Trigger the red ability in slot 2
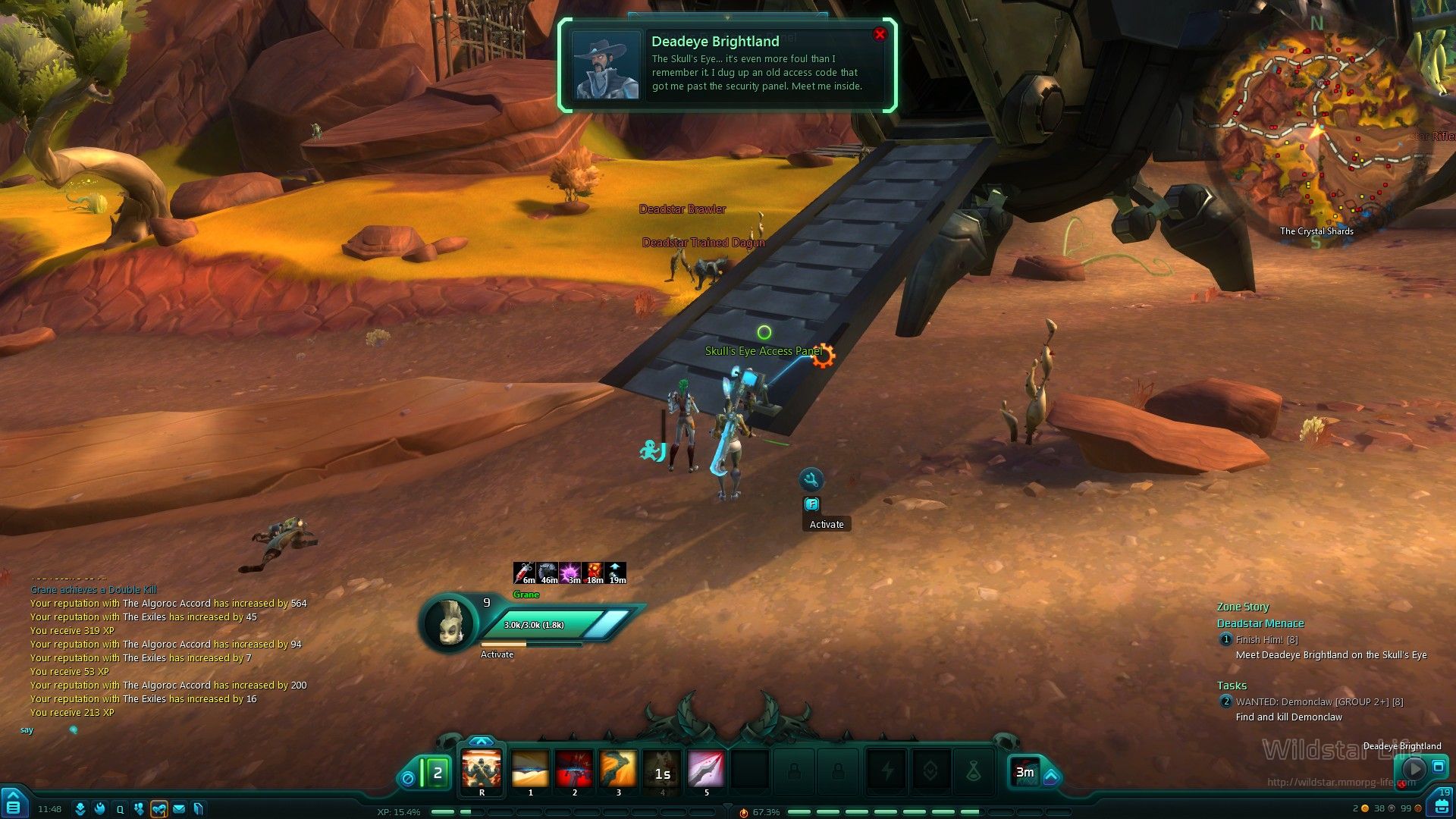1456x819 pixels. 574,770
